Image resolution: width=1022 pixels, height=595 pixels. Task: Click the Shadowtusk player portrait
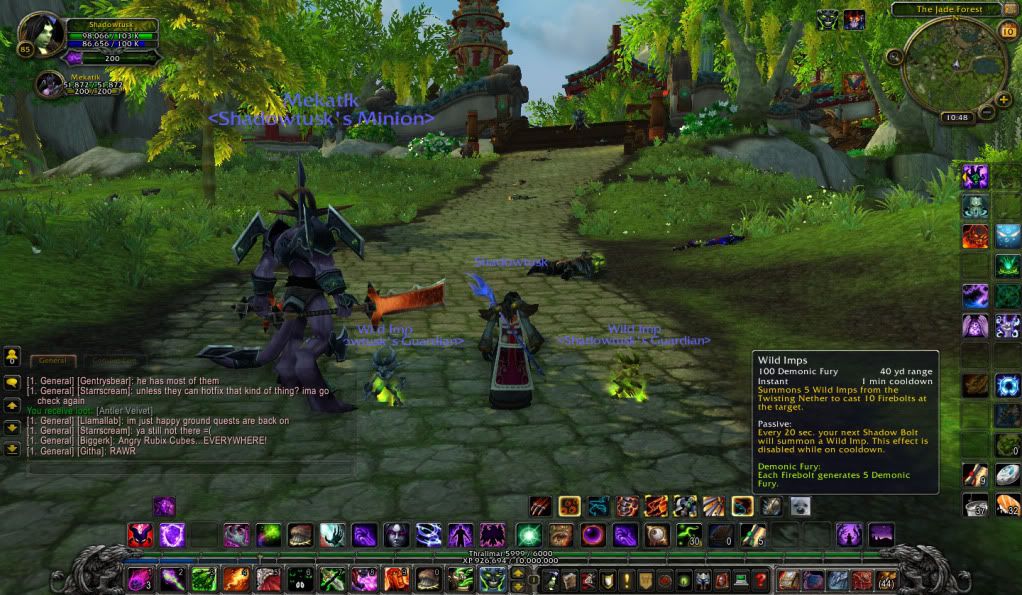[x=41, y=33]
